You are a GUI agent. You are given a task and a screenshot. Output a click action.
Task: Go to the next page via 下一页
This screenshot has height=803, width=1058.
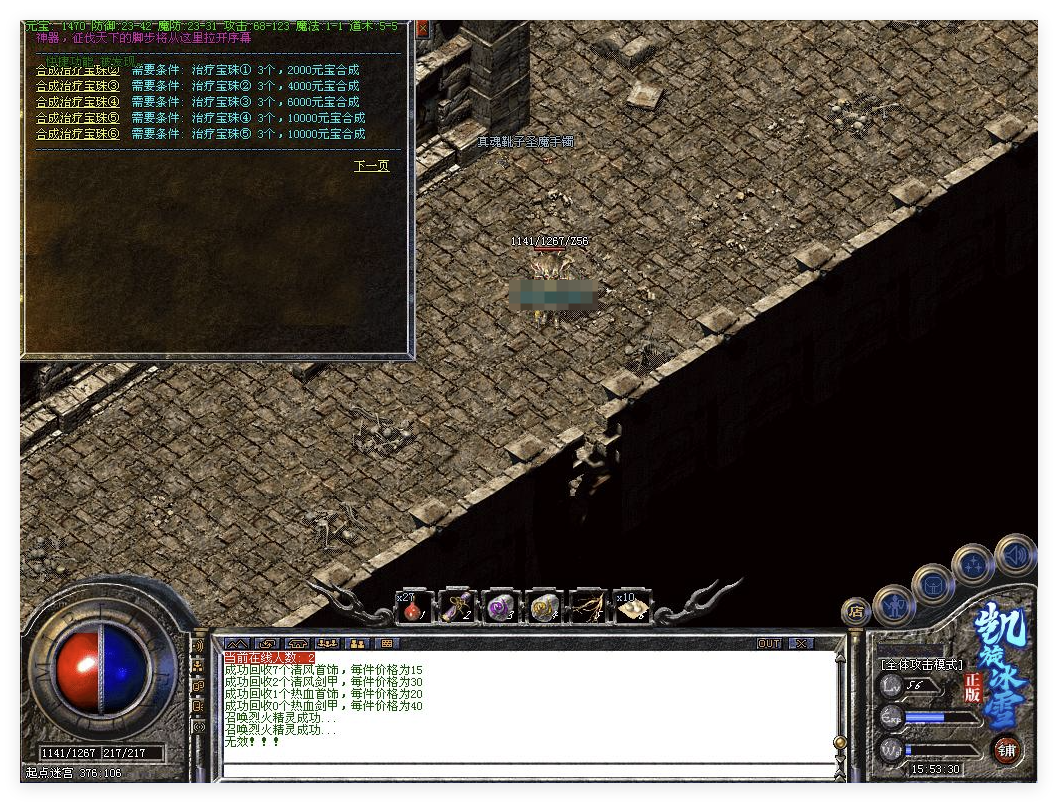[x=371, y=166]
